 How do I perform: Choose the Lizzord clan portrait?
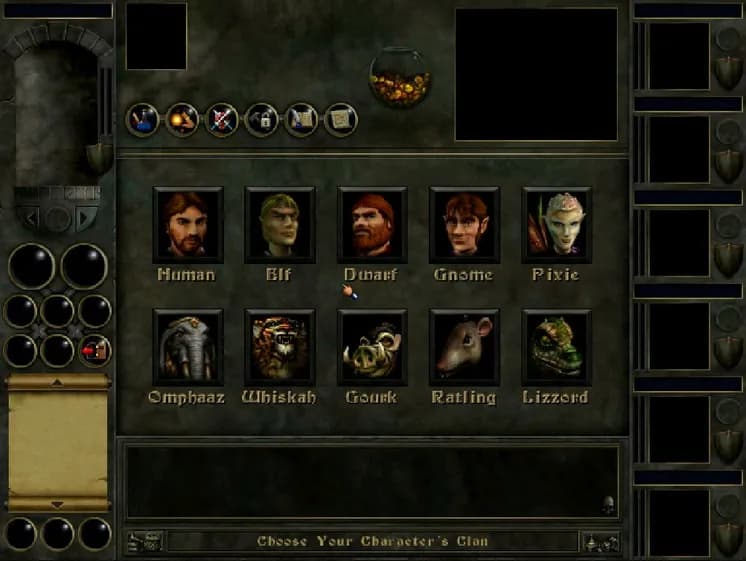click(556, 347)
